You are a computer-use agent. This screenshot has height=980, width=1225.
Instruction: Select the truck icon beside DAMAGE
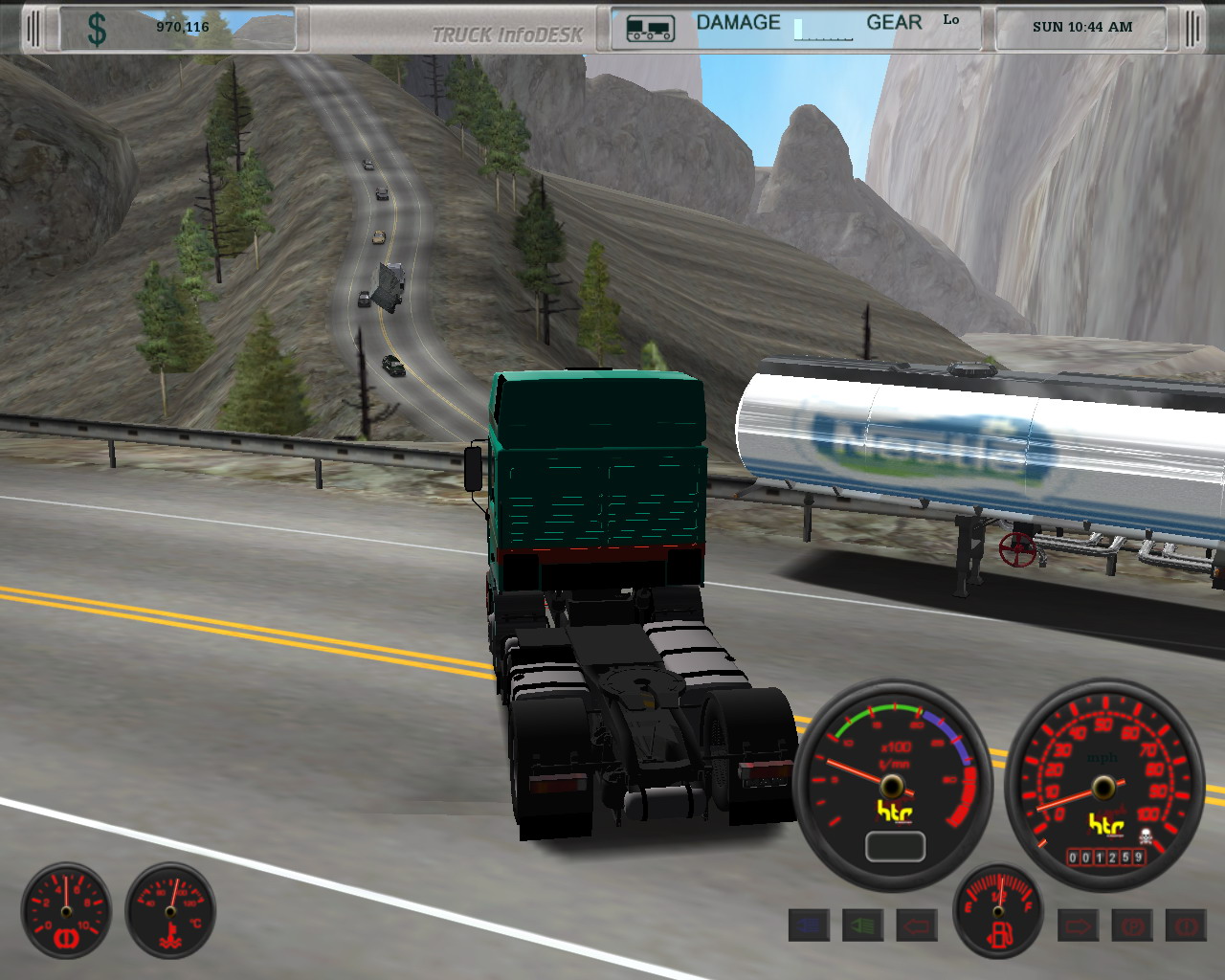tap(650, 29)
